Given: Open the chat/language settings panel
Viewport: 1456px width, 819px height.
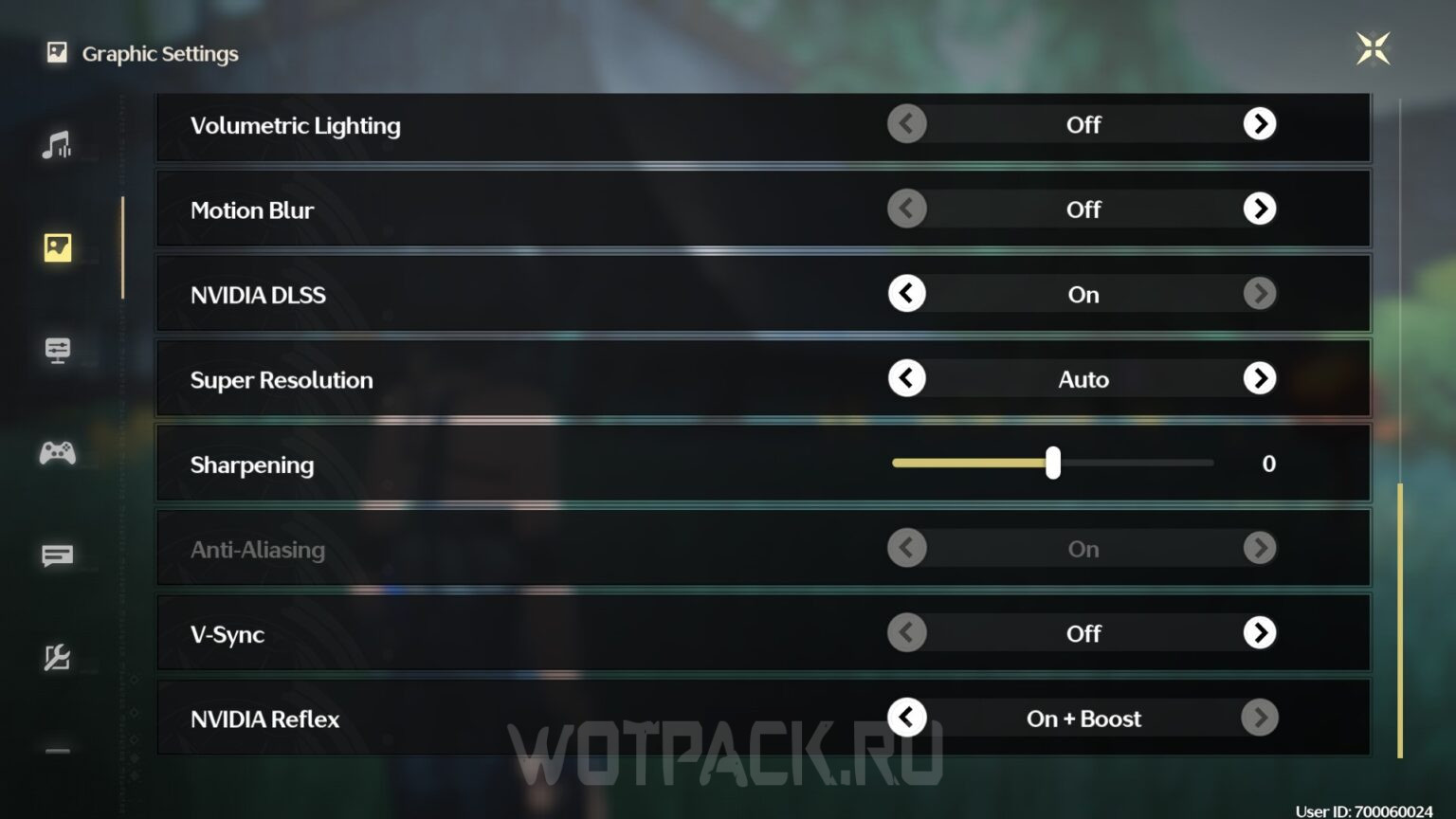Looking at the screenshot, I should tap(58, 555).
